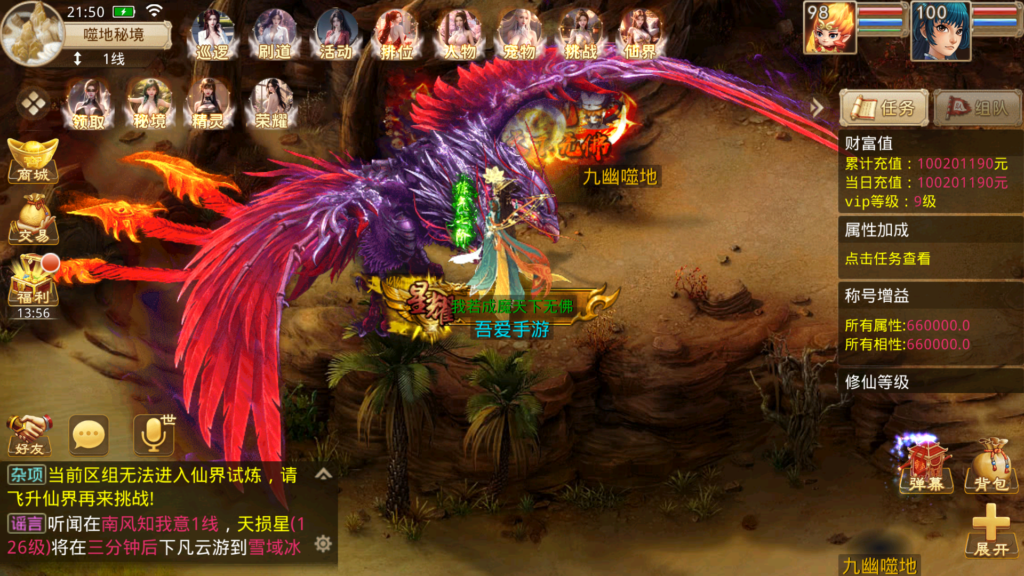Open the 荣耀 glory icon
The height and width of the screenshot is (576, 1024).
[270, 103]
